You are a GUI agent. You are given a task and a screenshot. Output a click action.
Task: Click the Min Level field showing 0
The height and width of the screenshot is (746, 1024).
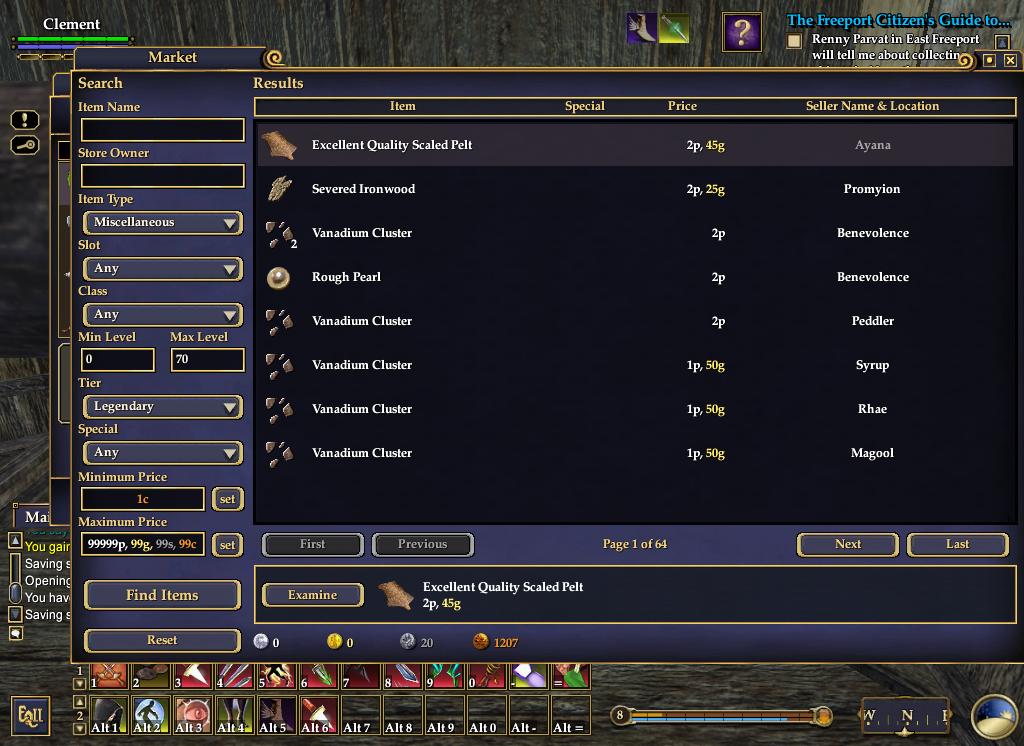pos(117,360)
